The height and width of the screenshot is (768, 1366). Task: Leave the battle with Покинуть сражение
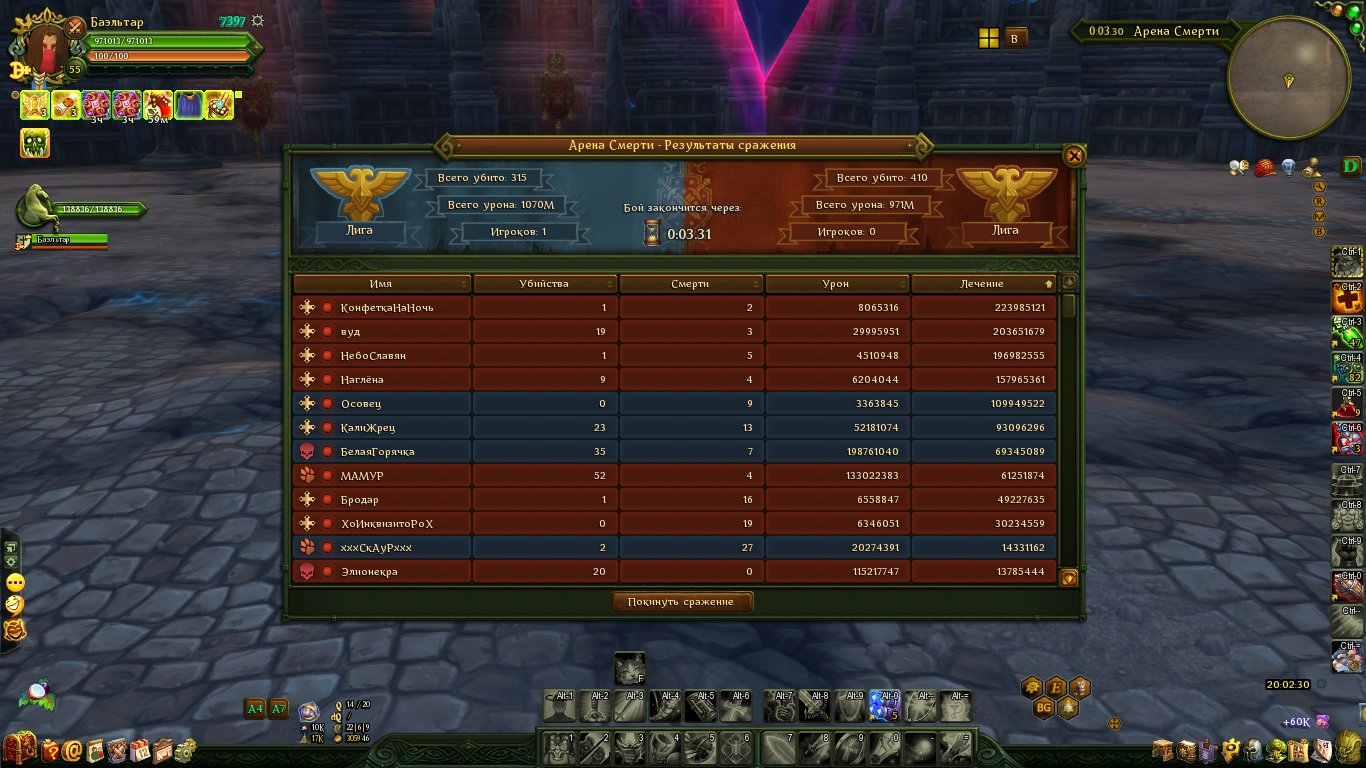(682, 602)
